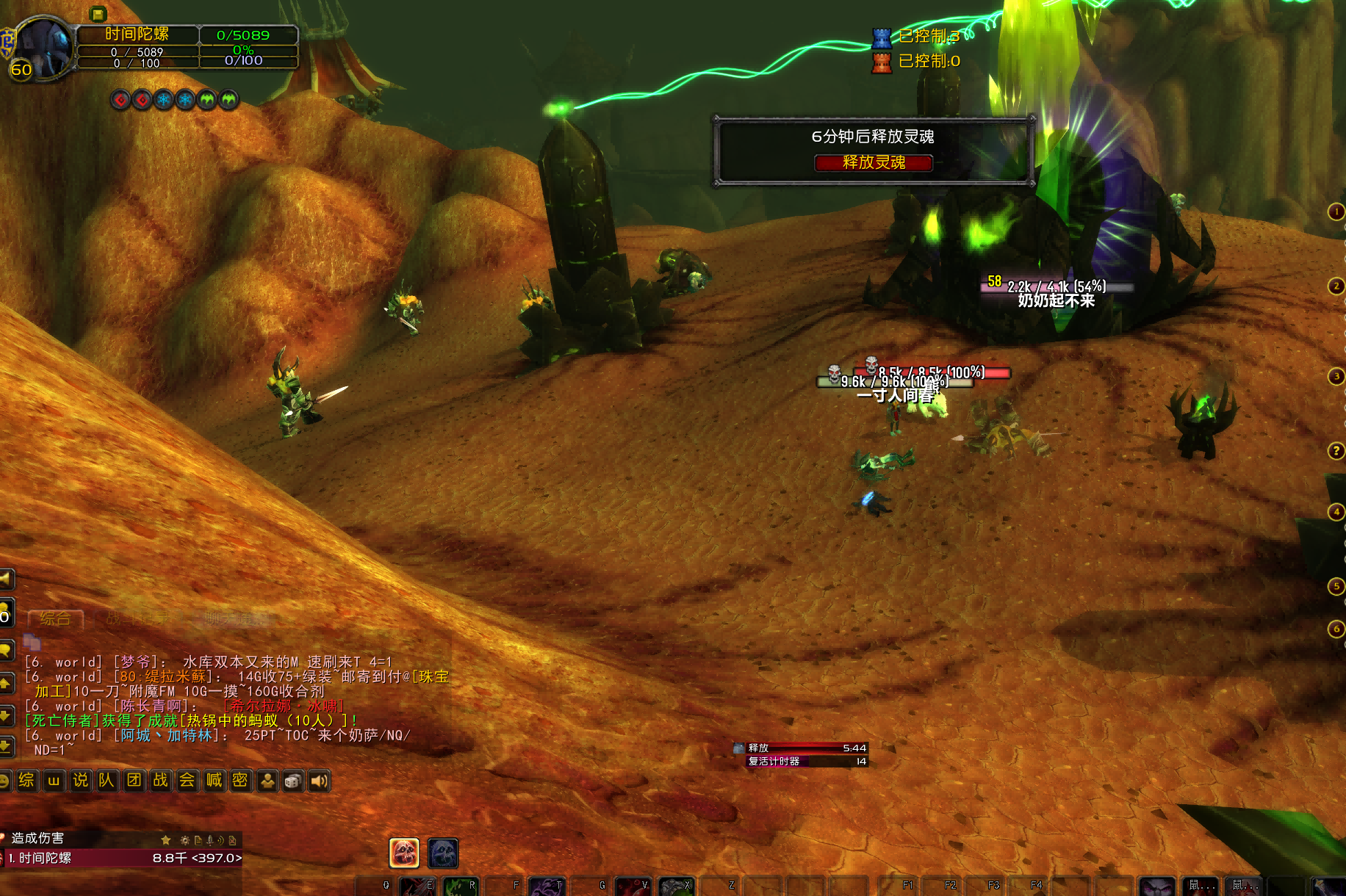Switch to the 综合 chat tab
Screen dimensions: 1346x896
point(55,619)
